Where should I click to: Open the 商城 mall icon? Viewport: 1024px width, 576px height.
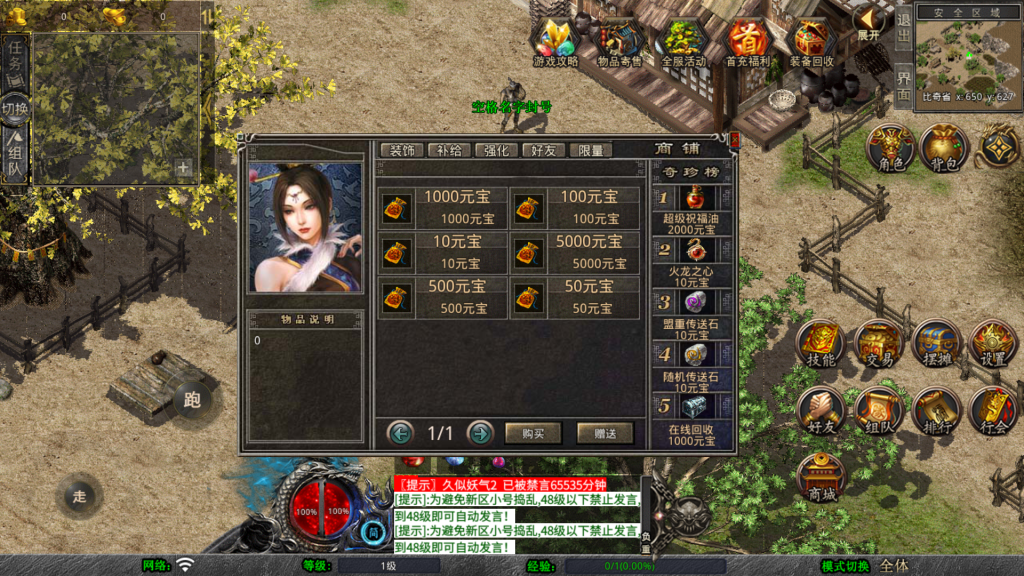(x=821, y=478)
